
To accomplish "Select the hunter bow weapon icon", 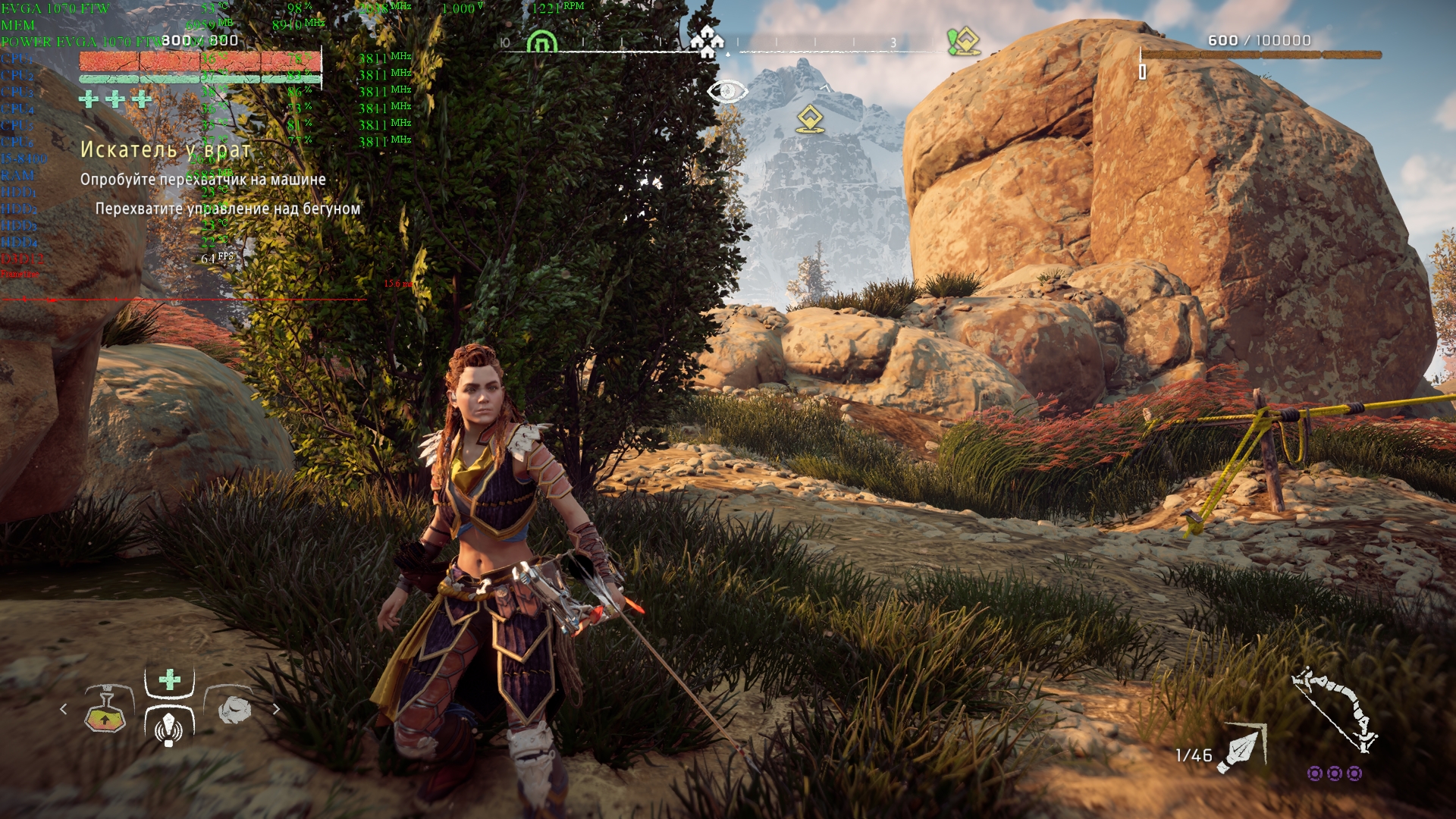I will [1335, 708].
